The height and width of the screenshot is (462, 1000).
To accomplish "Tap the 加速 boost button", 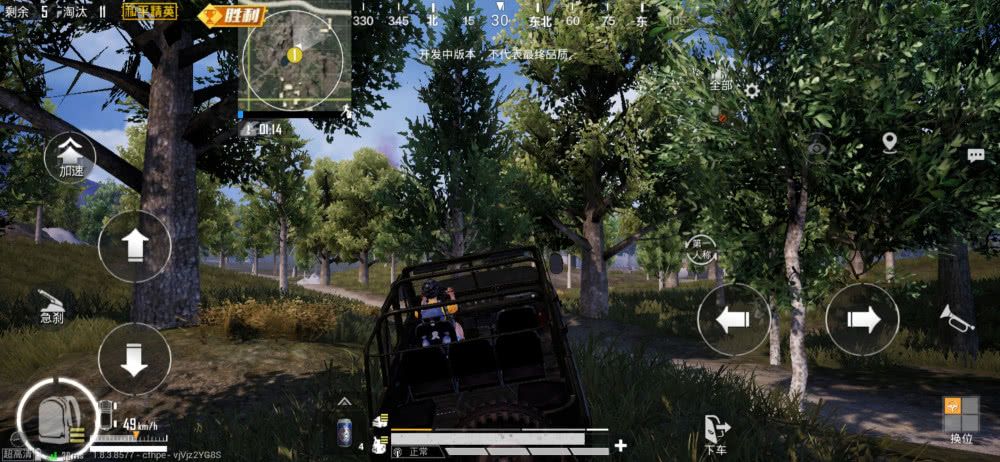I will point(70,157).
